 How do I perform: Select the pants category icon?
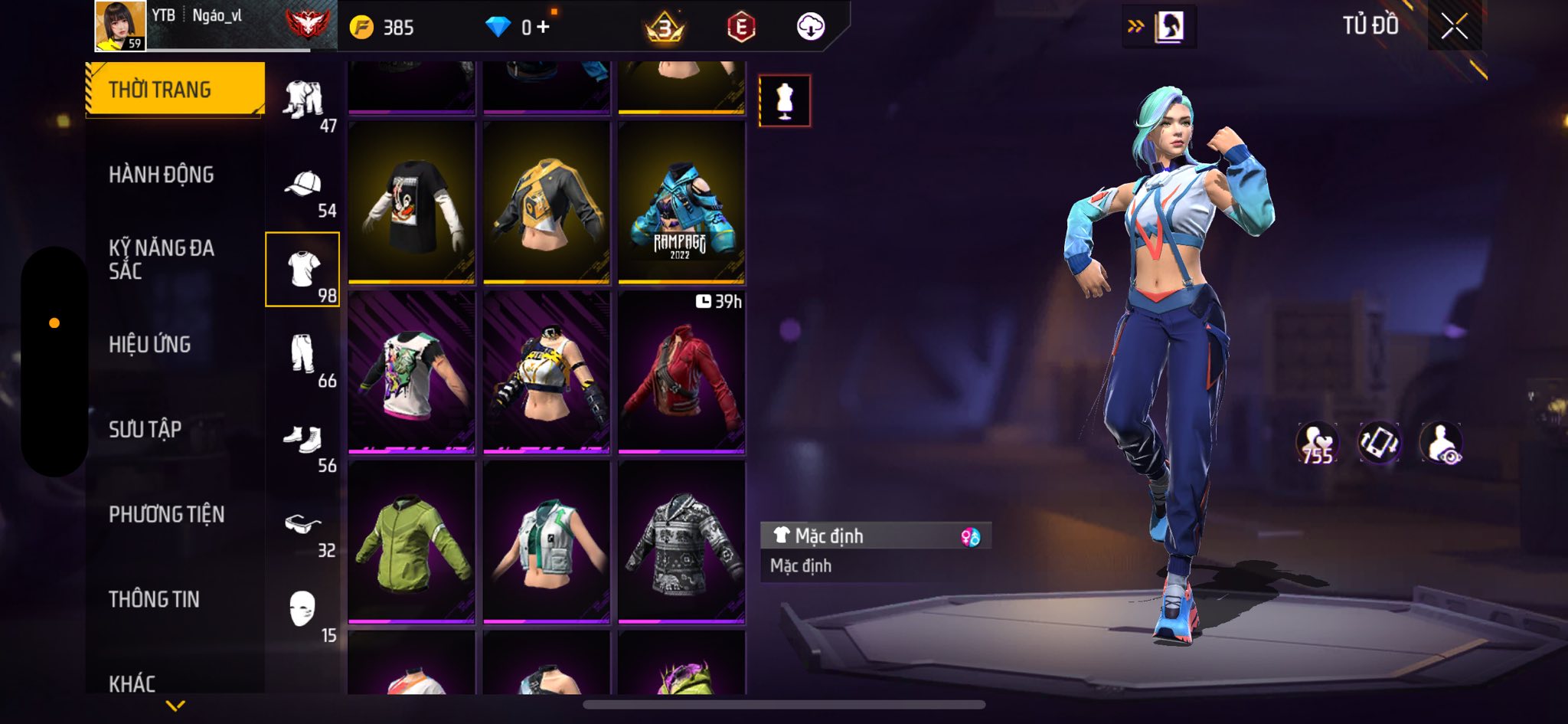[303, 354]
